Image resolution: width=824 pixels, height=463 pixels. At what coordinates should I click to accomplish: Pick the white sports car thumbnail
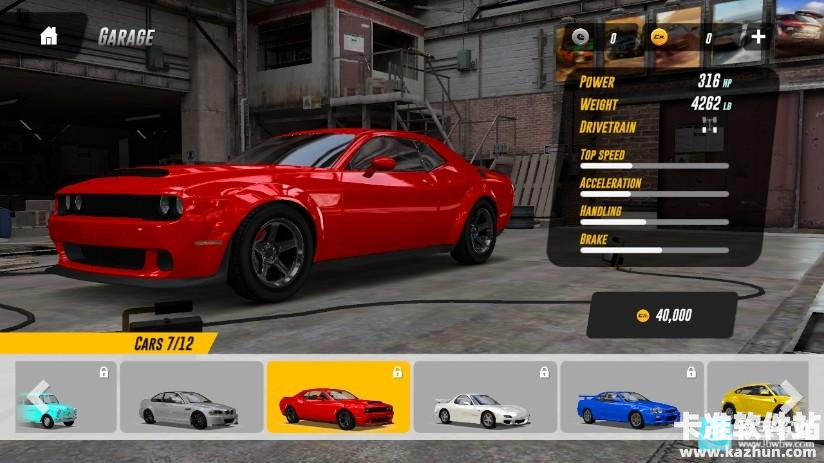(x=485, y=397)
